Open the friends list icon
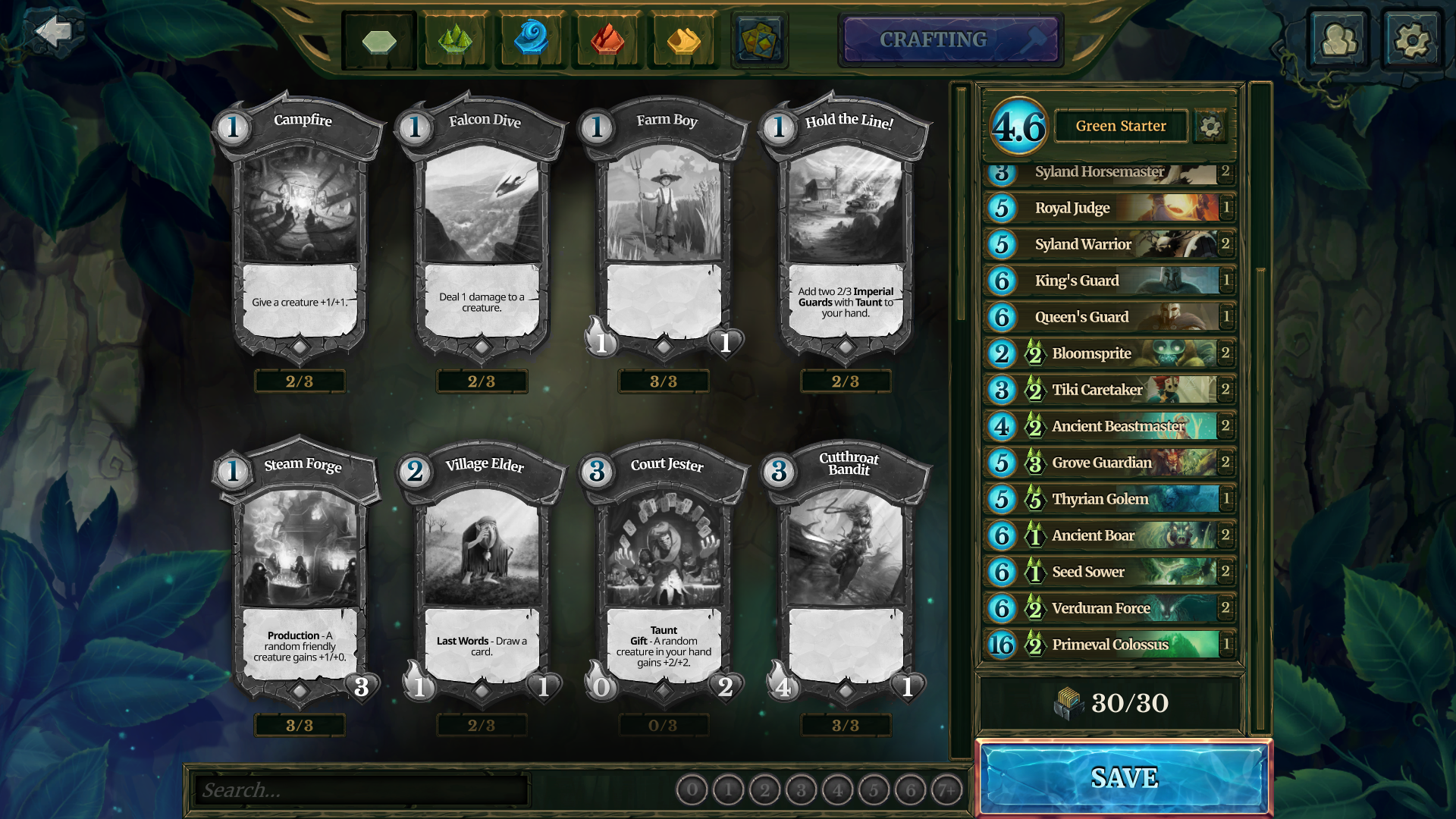This screenshot has height=819, width=1456. coord(1338,39)
